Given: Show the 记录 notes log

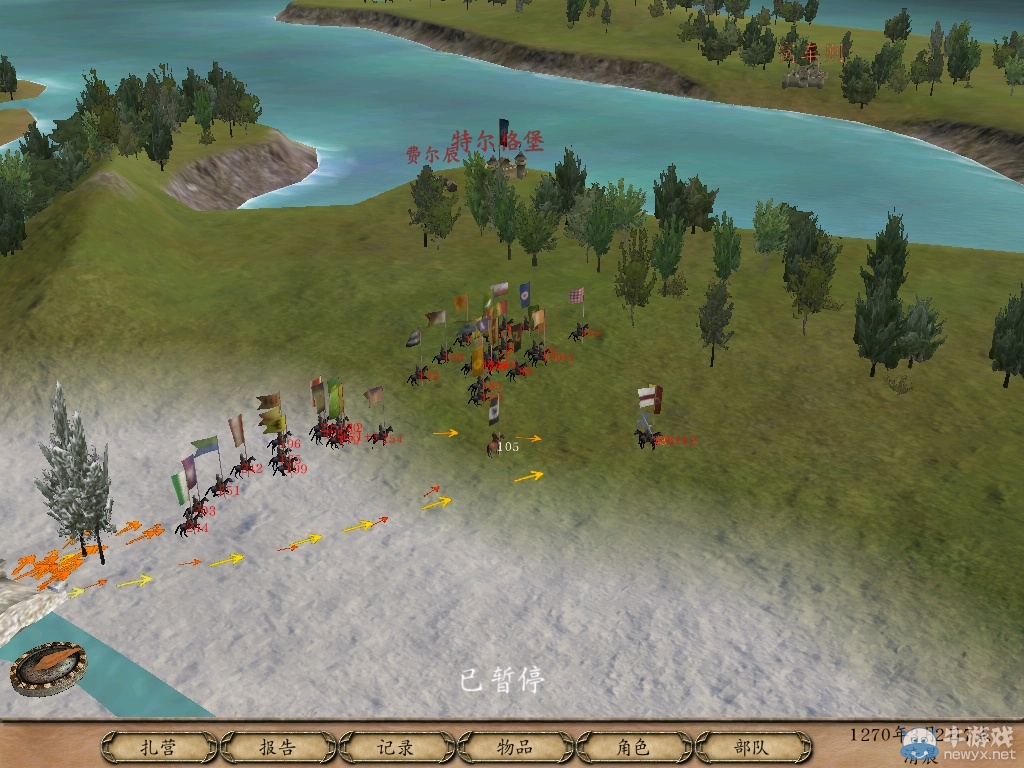Looking at the screenshot, I should pos(396,747).
